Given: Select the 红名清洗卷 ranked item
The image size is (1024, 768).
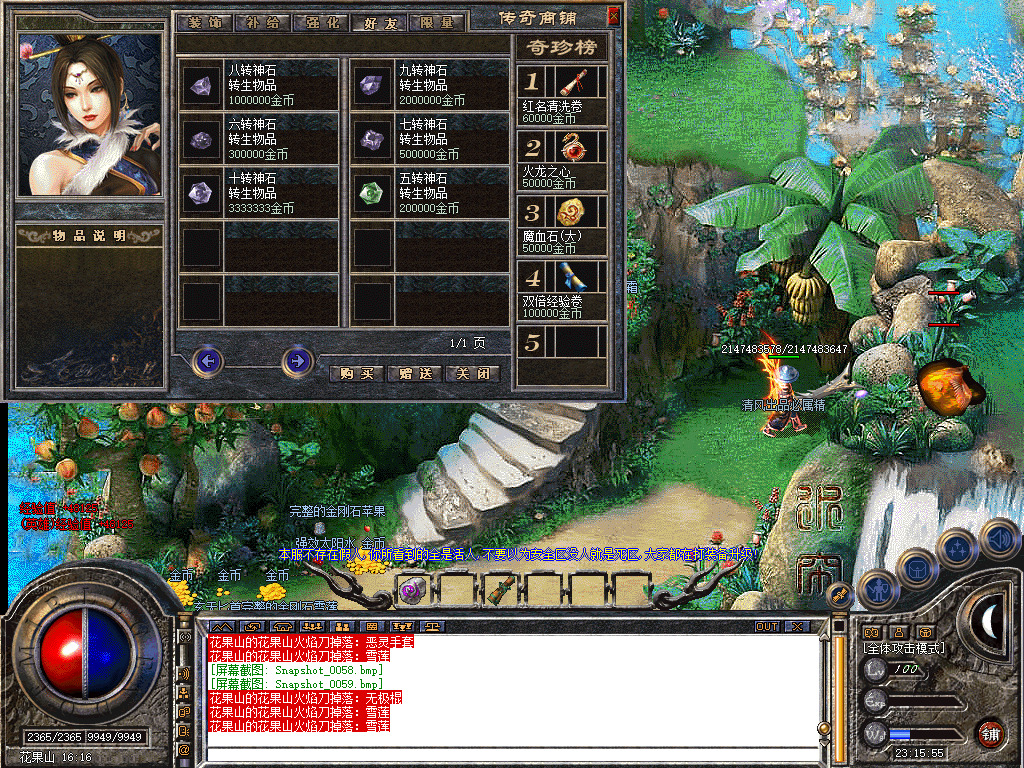Looking at the screenshot, I should (562, 96).
